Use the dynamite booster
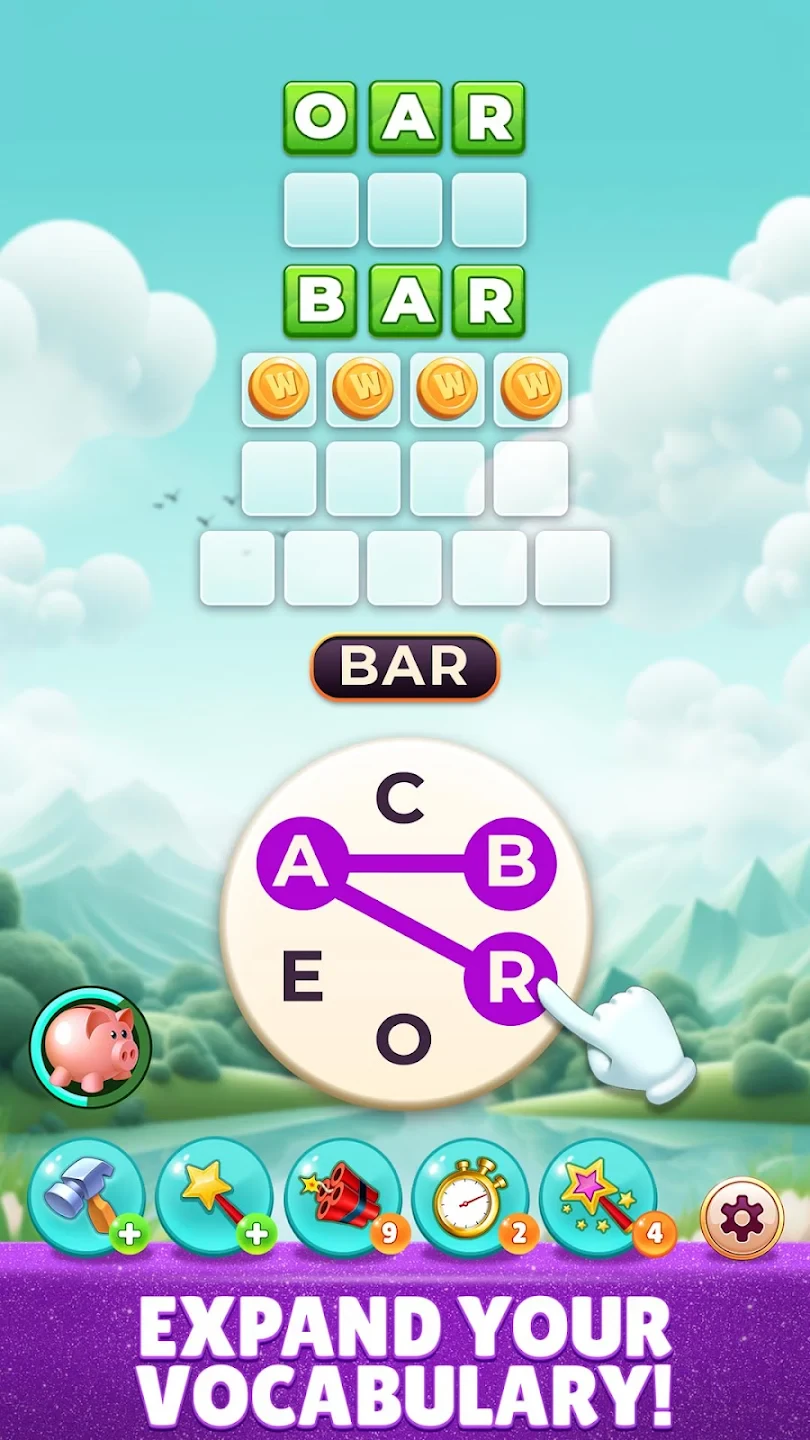 point(342,1196)
